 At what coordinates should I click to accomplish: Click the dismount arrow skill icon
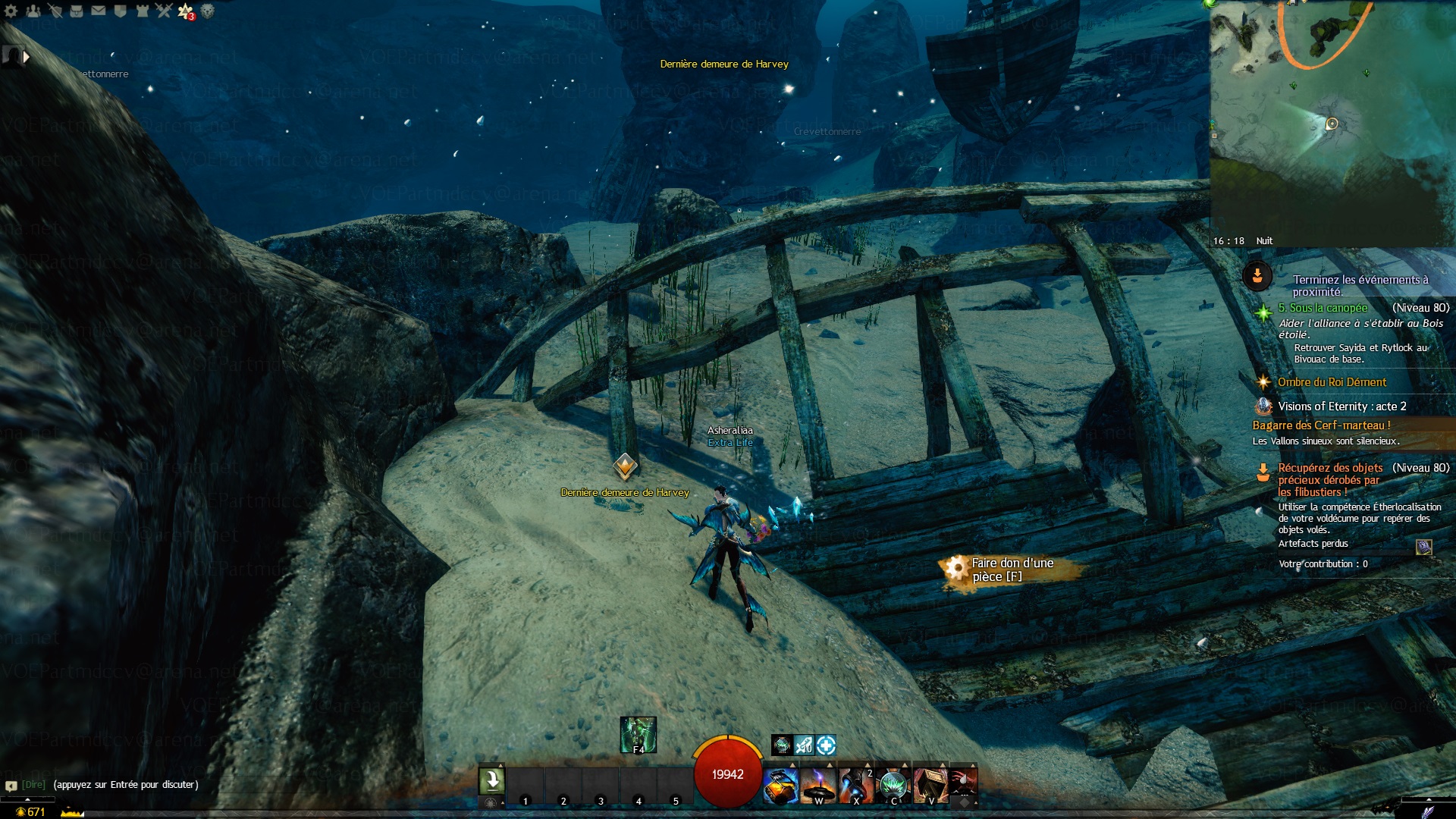pos(491,780)
